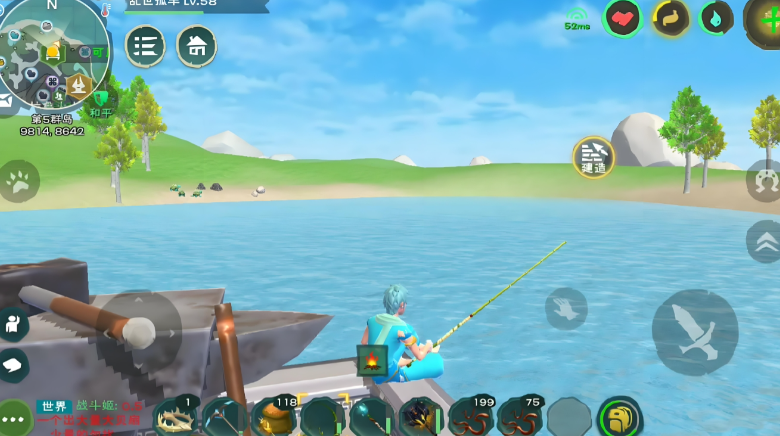
Task: Tap the green plus button
Action: (x=765, y=18)
